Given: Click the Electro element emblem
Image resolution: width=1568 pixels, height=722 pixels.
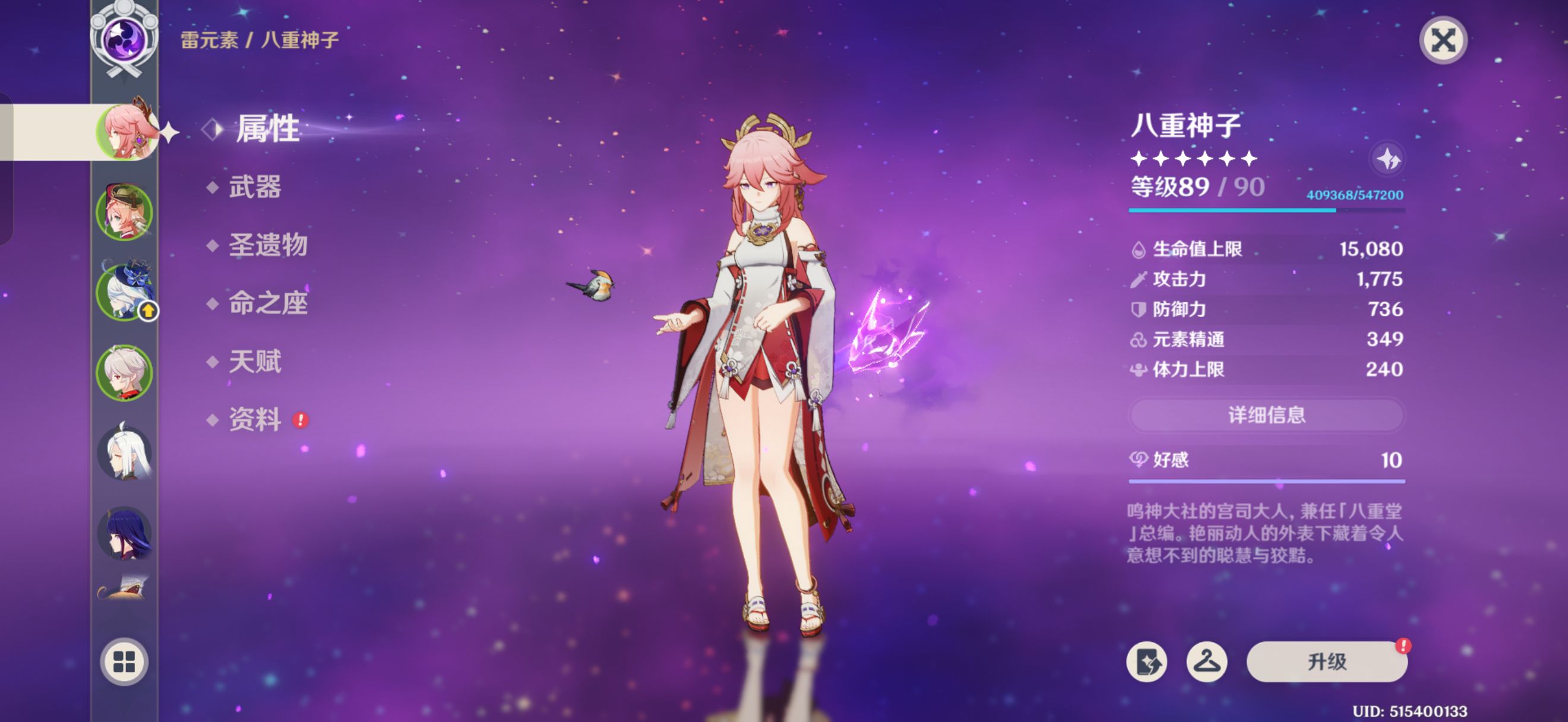Looking at the screenshot, I should (124, 38).
